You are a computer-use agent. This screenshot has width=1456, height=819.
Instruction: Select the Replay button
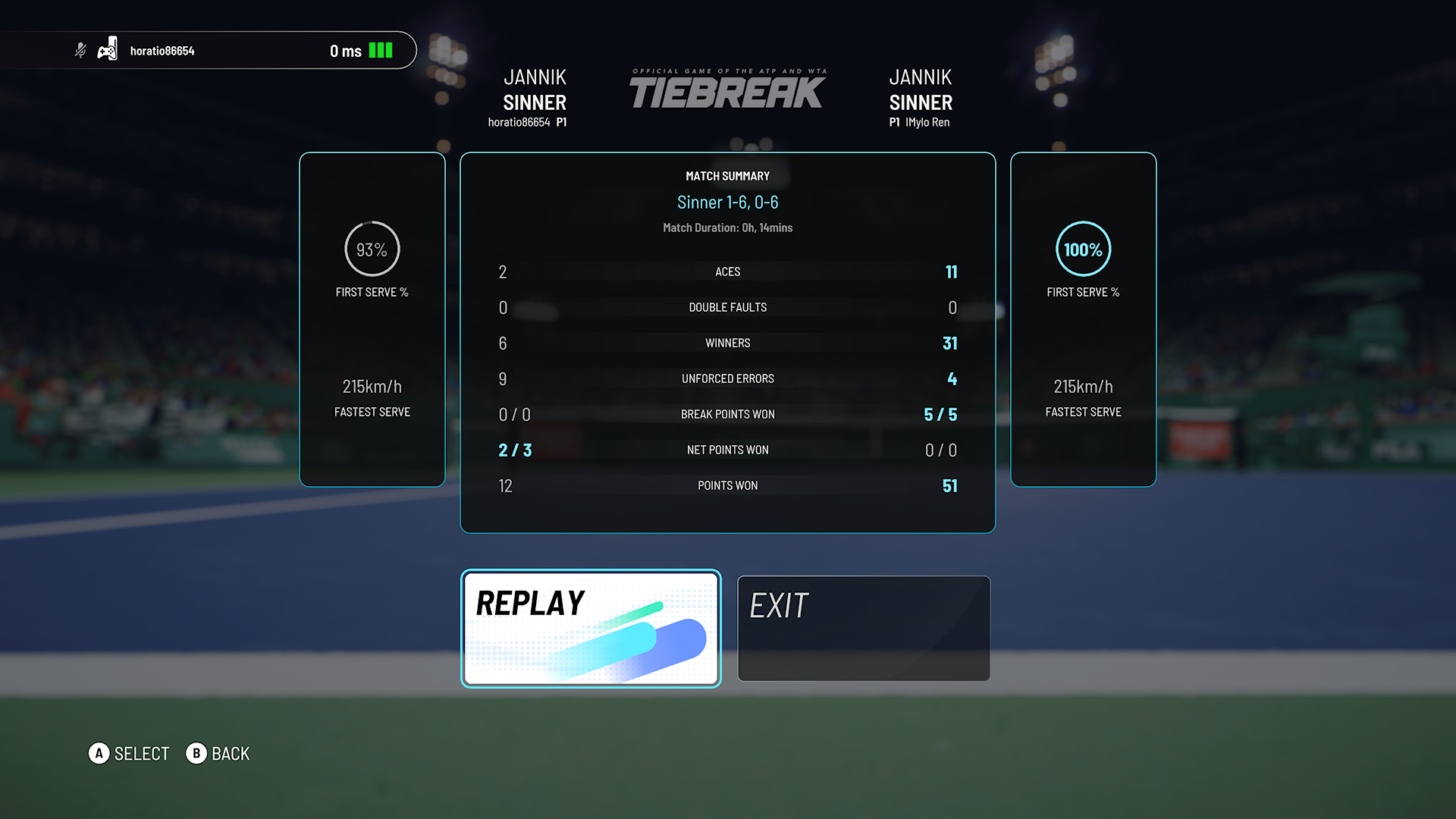[591, 629]
